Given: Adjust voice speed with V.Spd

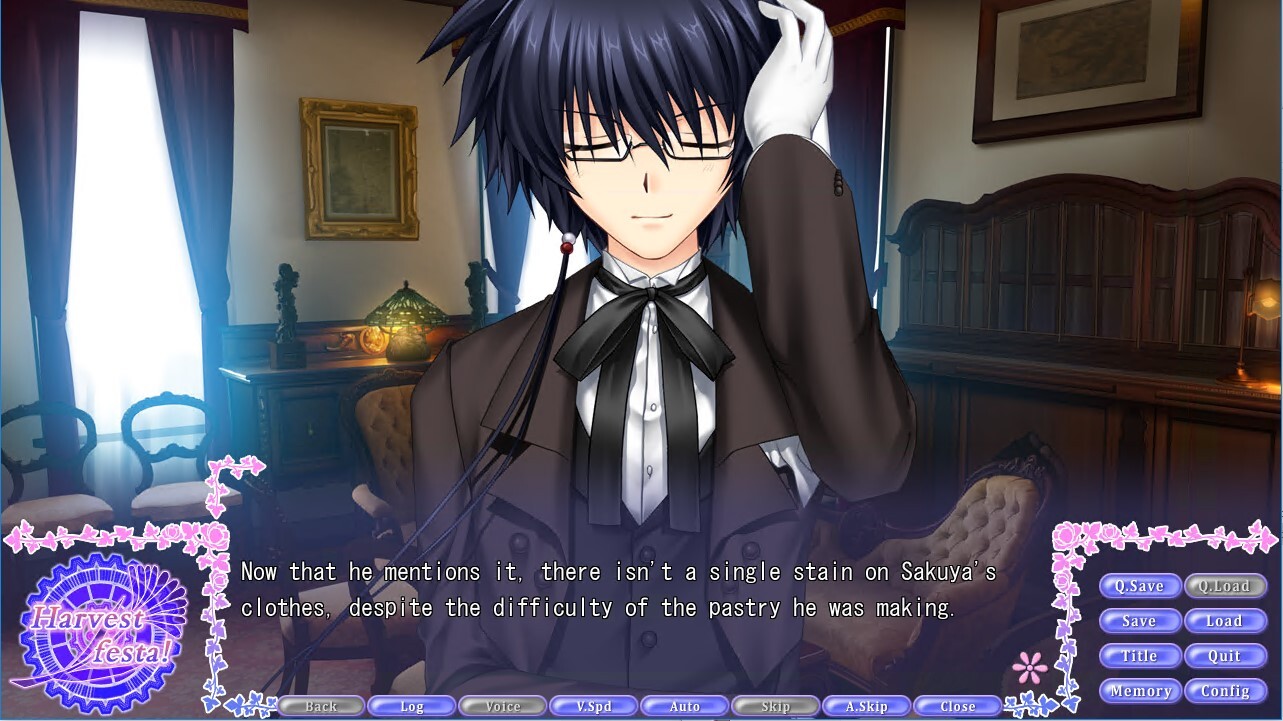Looking at the screenshot, I should (593, 705).
